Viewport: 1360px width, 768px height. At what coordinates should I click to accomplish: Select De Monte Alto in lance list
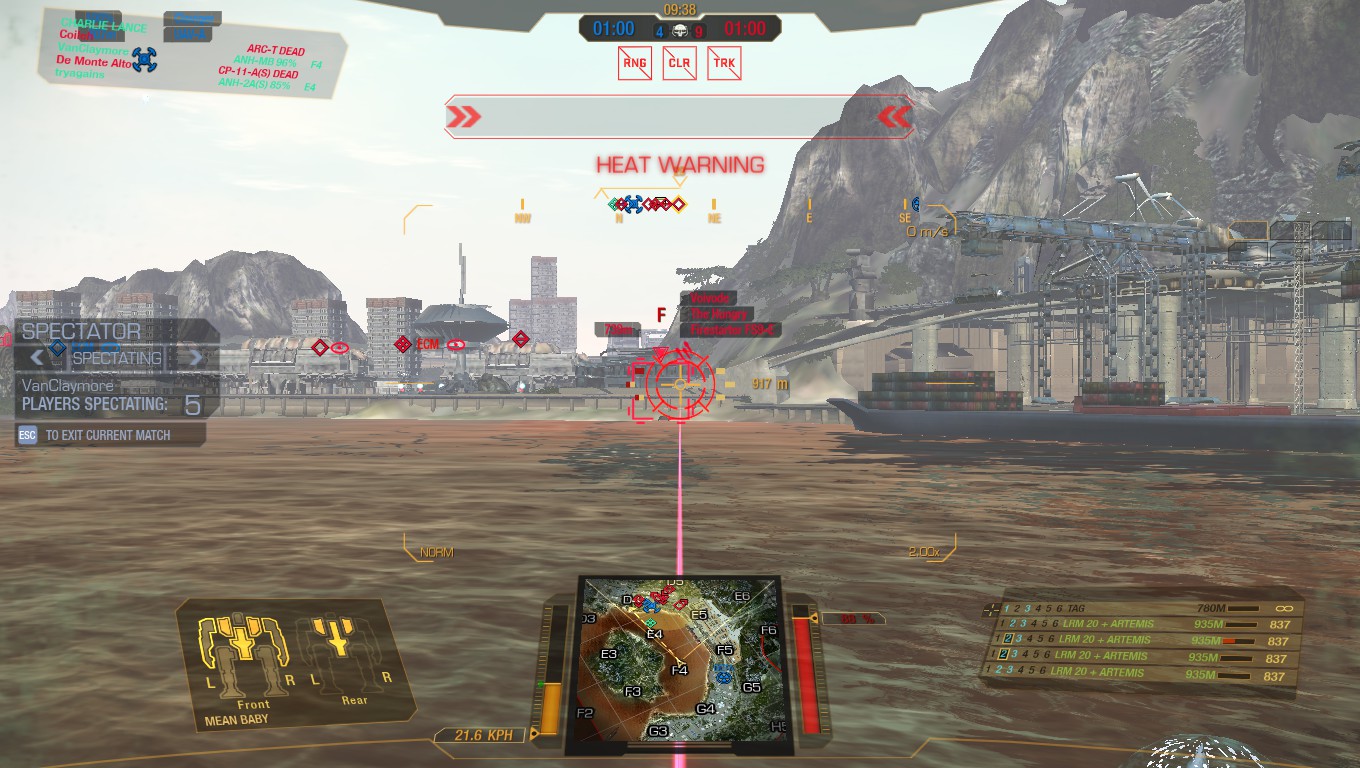(x=95, y=62)
